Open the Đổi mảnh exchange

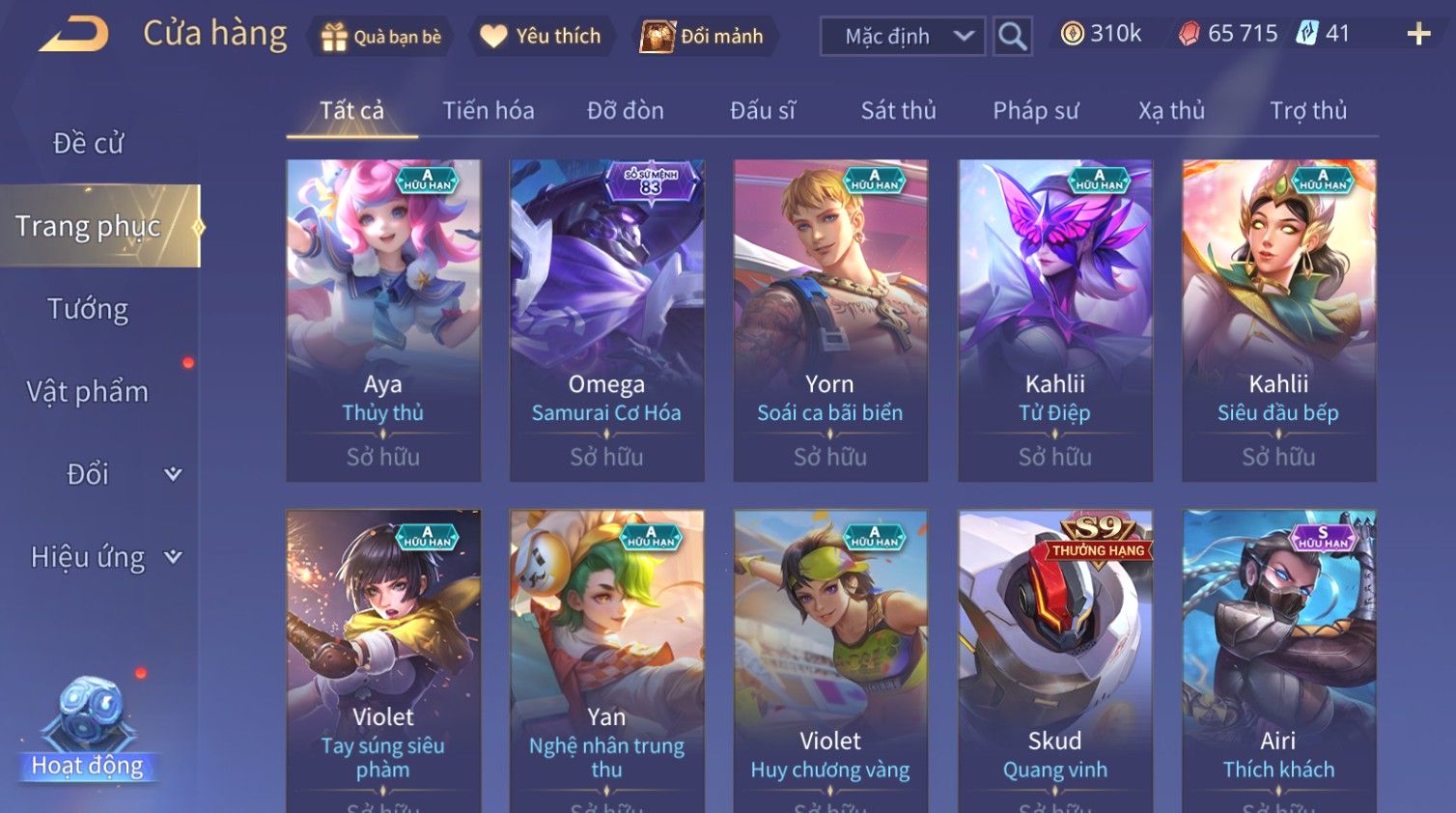(703, 37)
